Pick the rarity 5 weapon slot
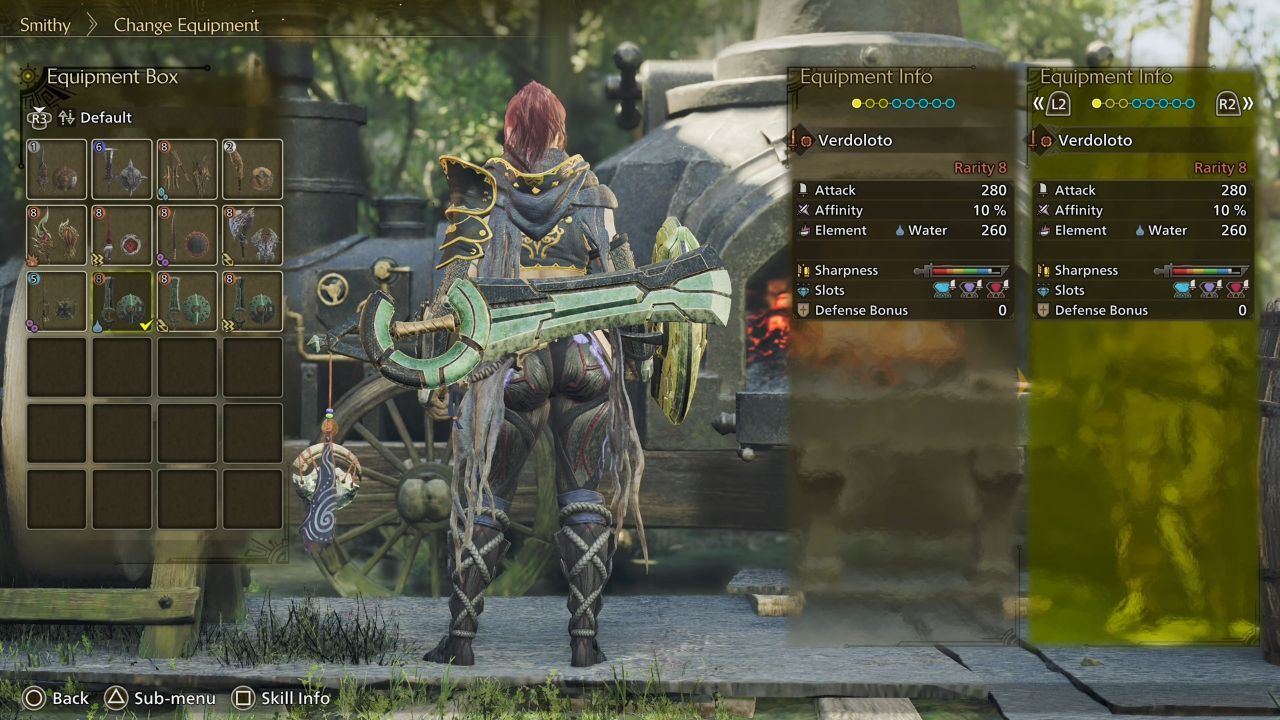This screenshot has height=720, width=1280. 57,301
